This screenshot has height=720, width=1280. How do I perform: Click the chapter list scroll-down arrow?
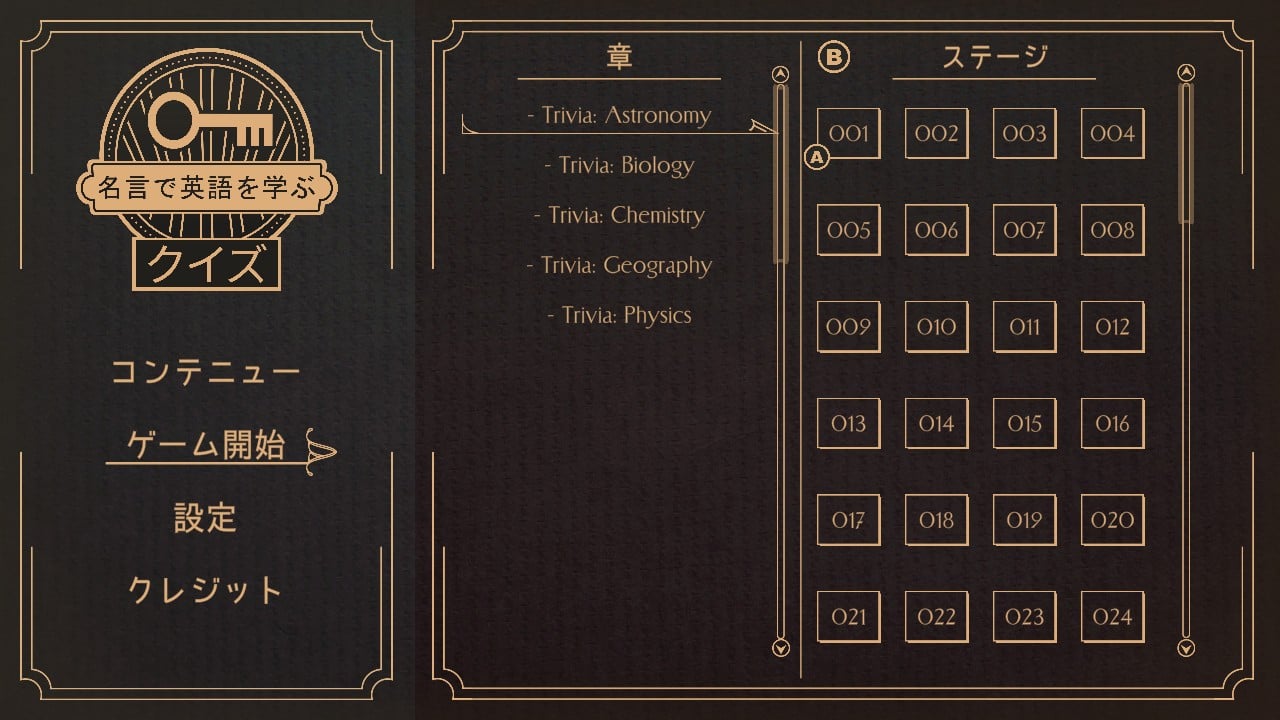(x=782, y=648)
